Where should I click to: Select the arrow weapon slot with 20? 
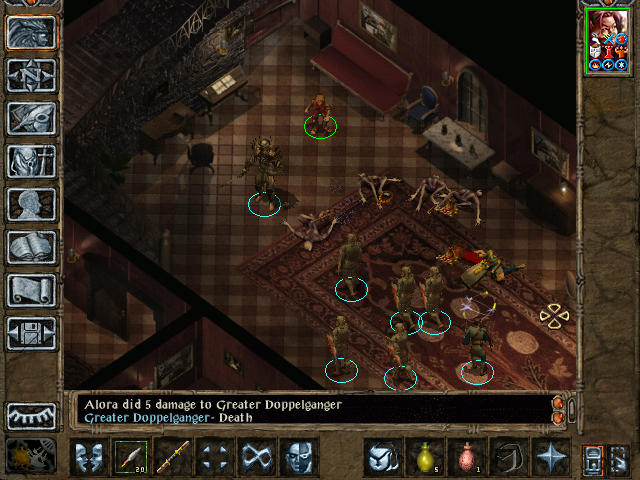[x=132, y=458]
